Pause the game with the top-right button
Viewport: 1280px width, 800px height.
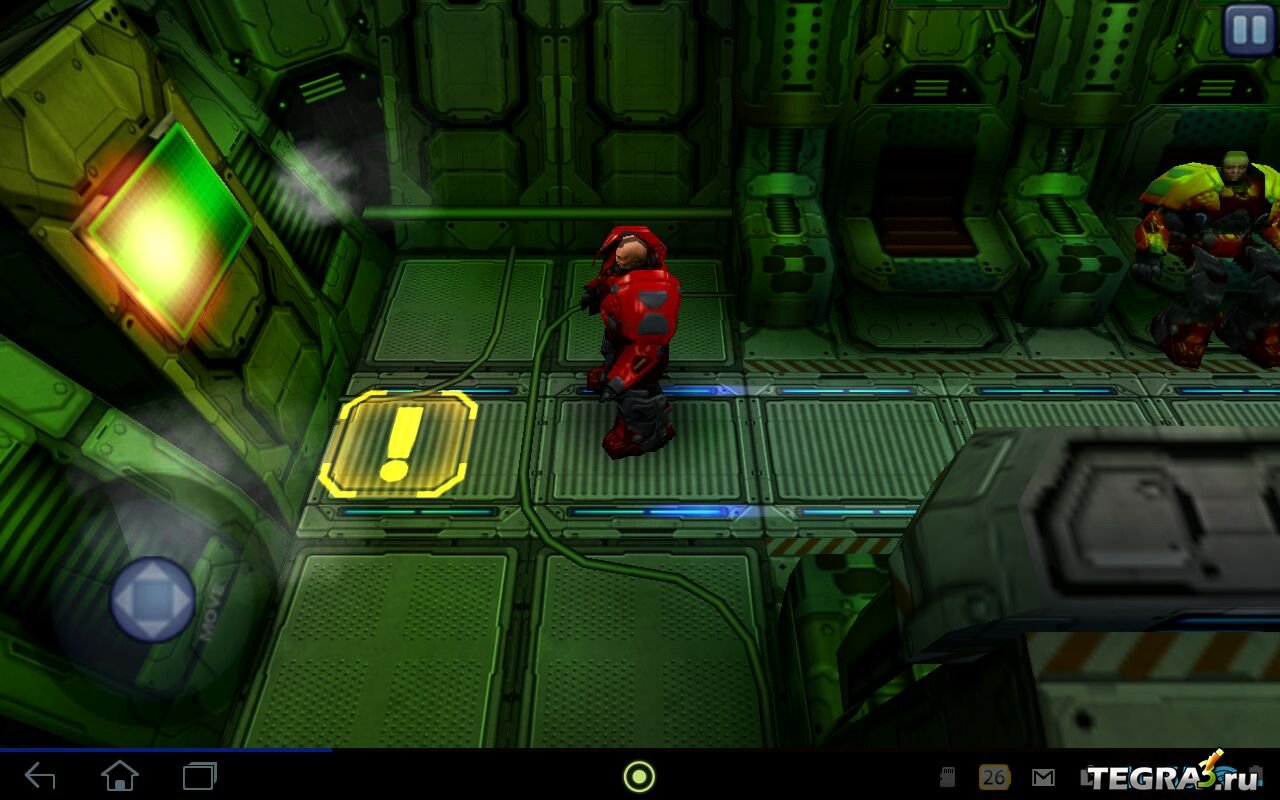1249,29
